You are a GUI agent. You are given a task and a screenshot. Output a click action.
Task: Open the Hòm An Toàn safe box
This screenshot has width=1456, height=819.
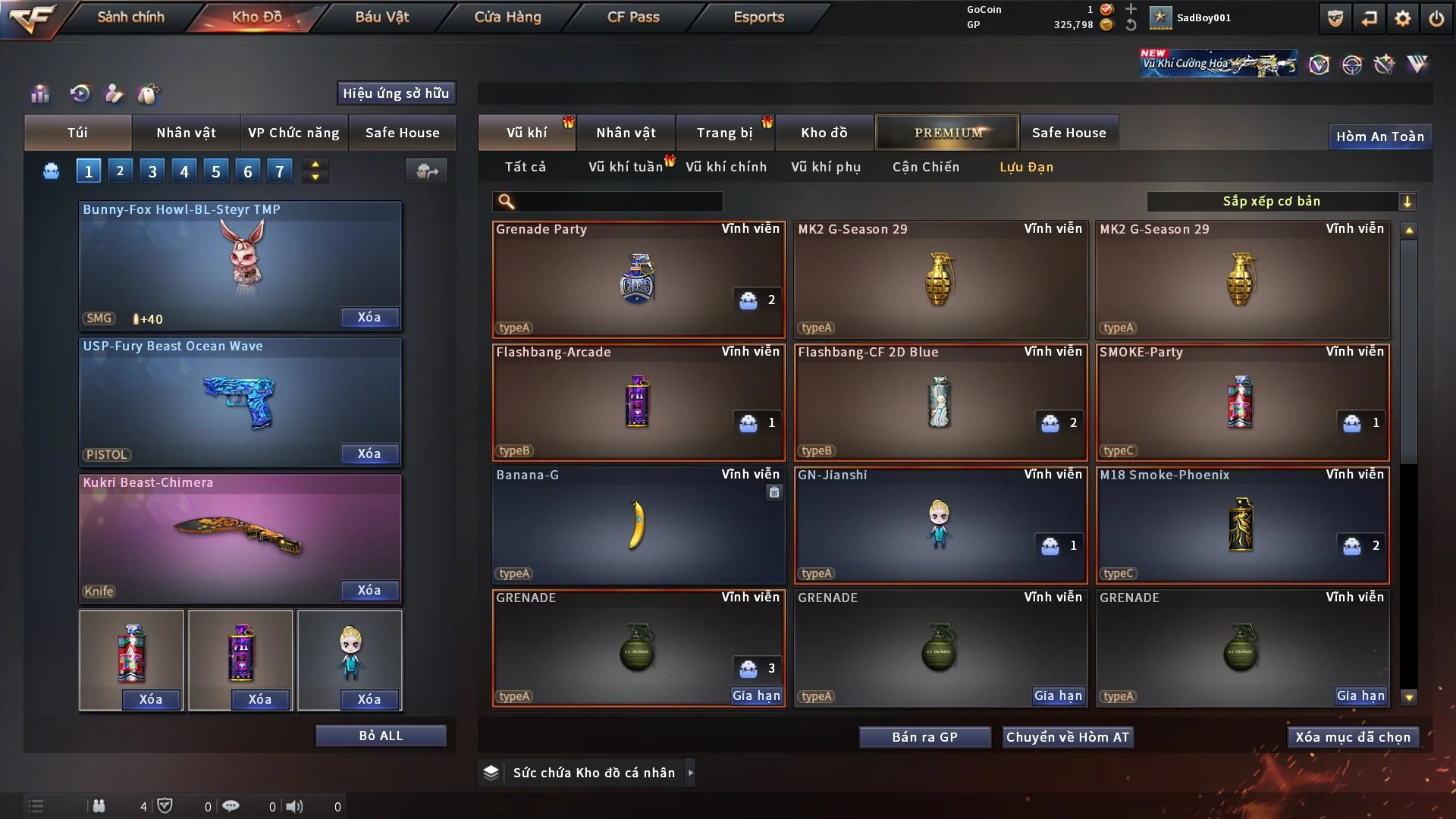[1379, 136]
